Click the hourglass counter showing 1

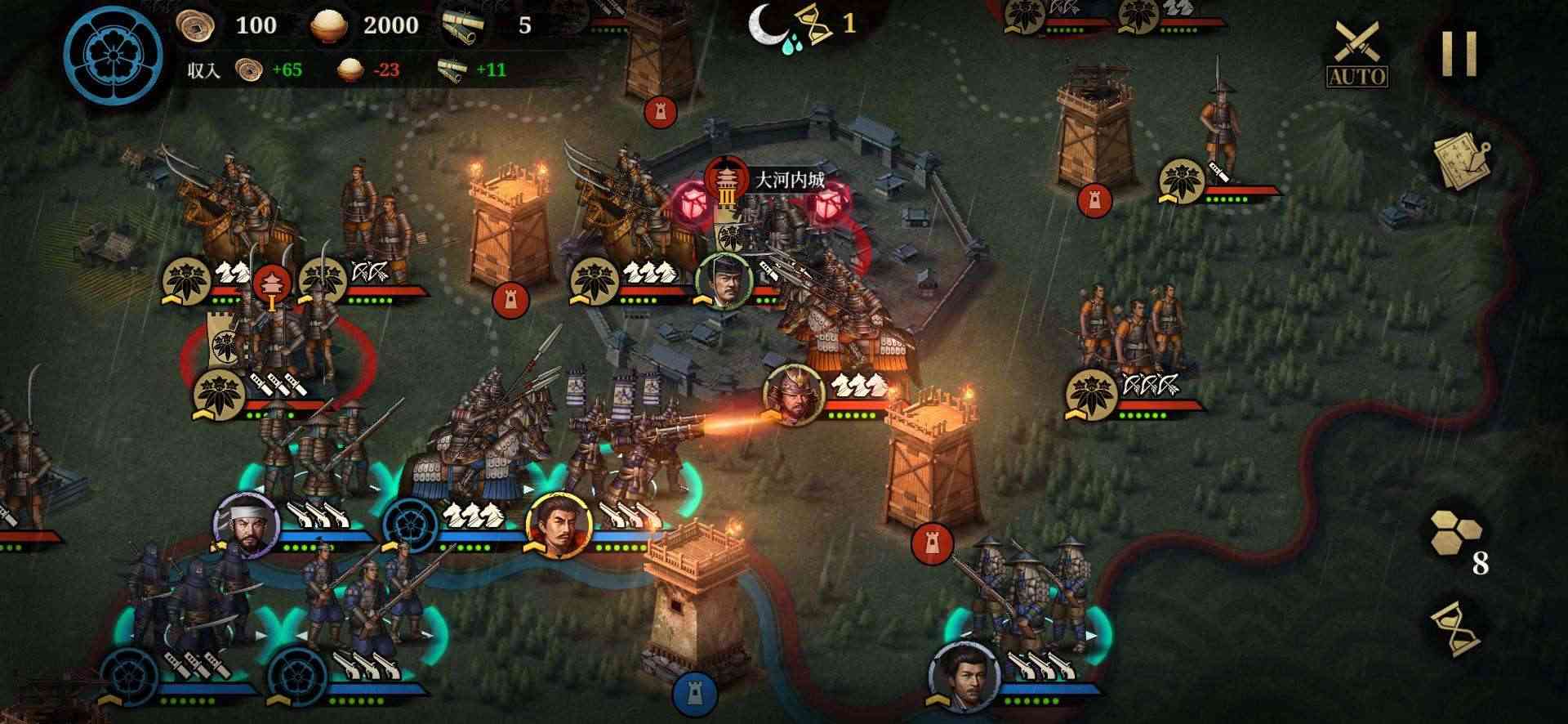819,25
